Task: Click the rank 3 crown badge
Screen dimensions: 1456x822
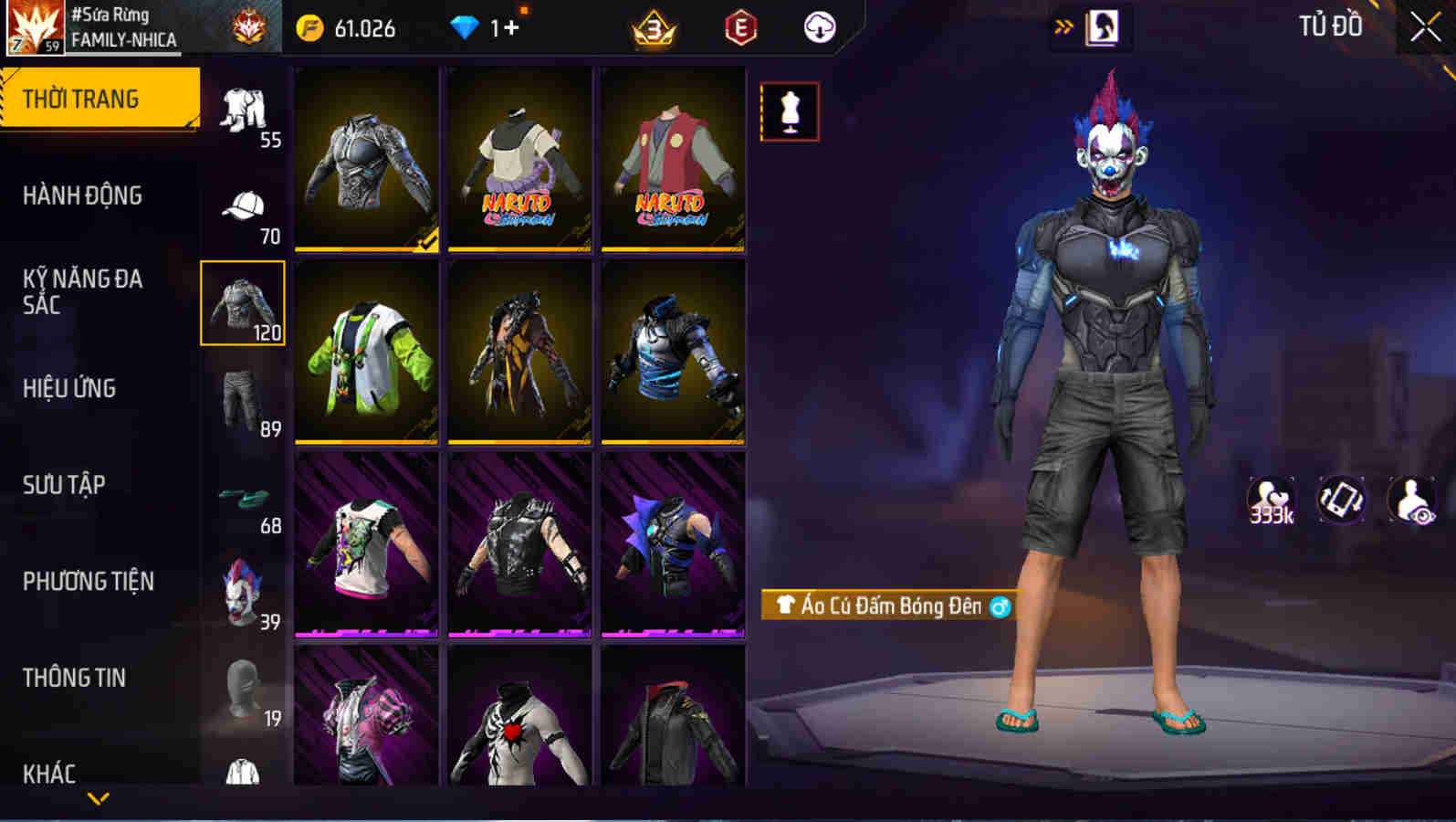Action: coord(654,27)
